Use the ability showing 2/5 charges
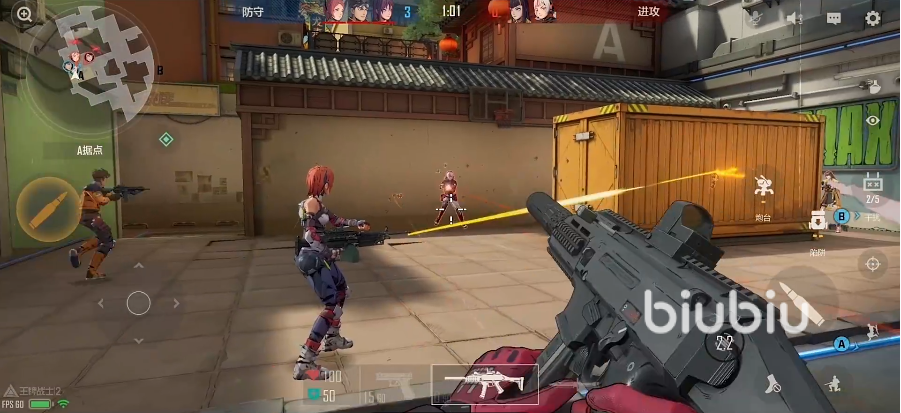 click(872, 187)
